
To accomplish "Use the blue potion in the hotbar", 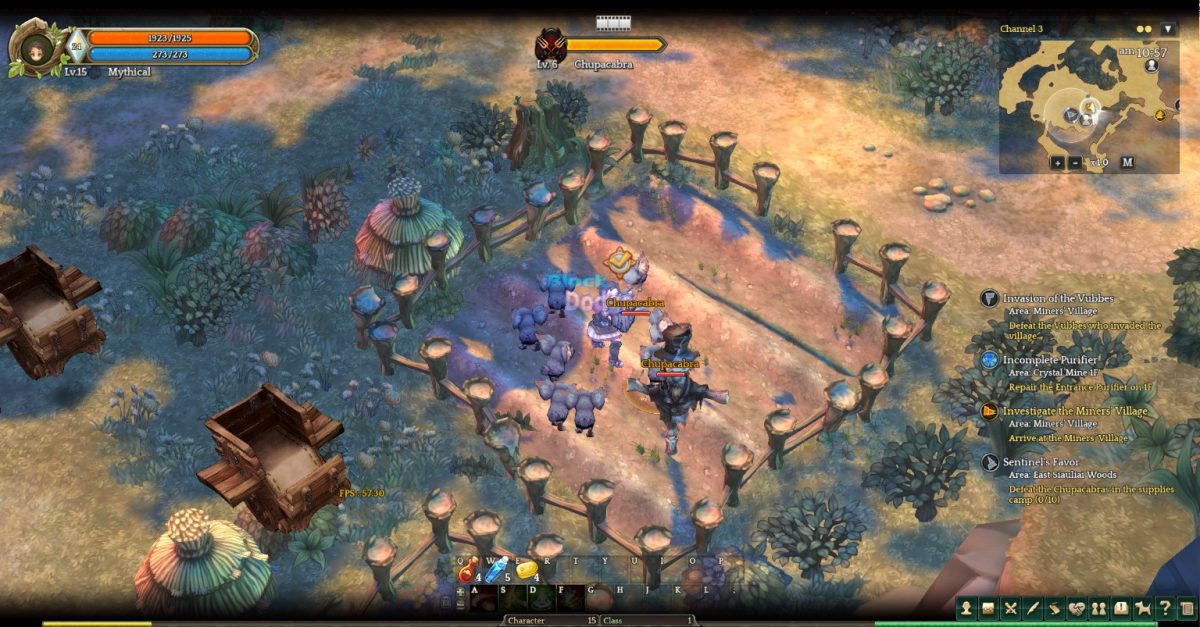I will point(496,570).
